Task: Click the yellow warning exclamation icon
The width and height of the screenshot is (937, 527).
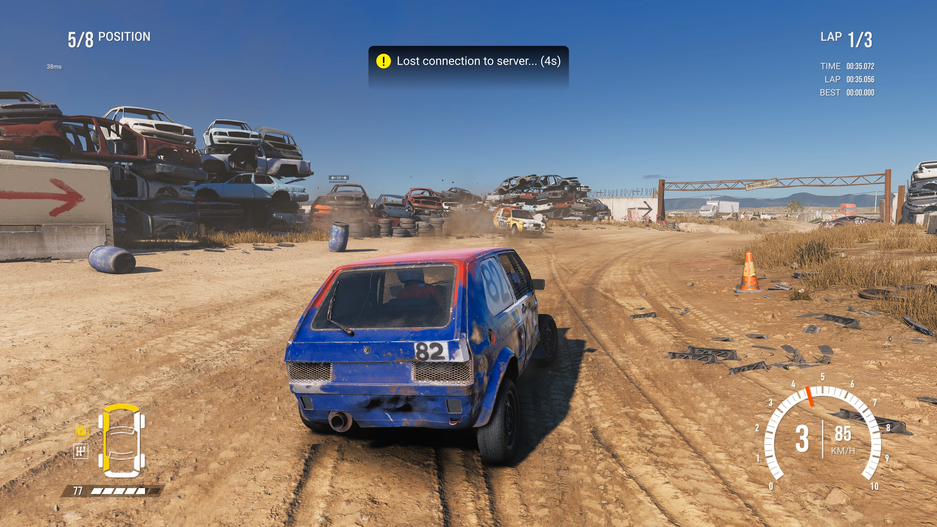Action: (383, 61)
